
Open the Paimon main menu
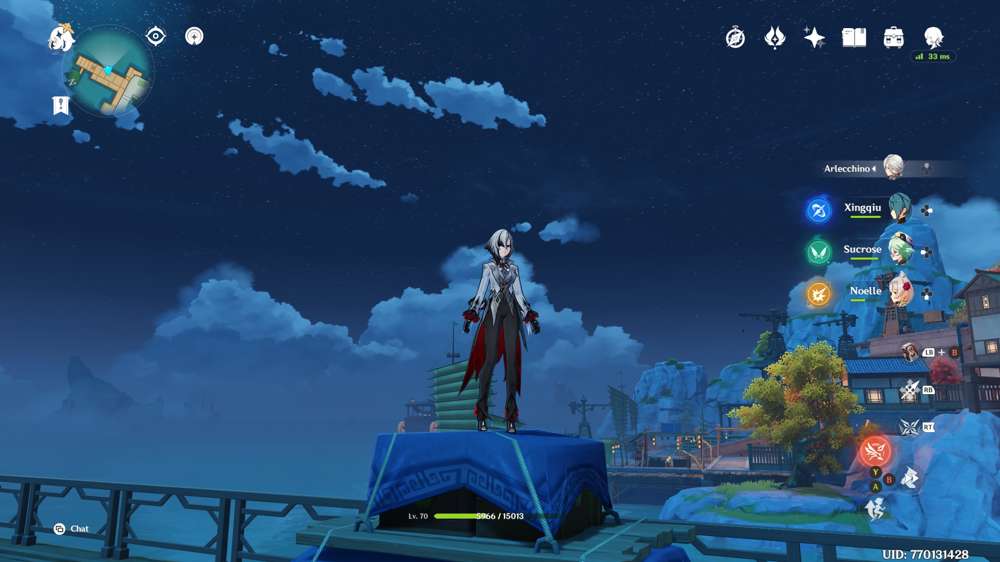coord(61,38)
